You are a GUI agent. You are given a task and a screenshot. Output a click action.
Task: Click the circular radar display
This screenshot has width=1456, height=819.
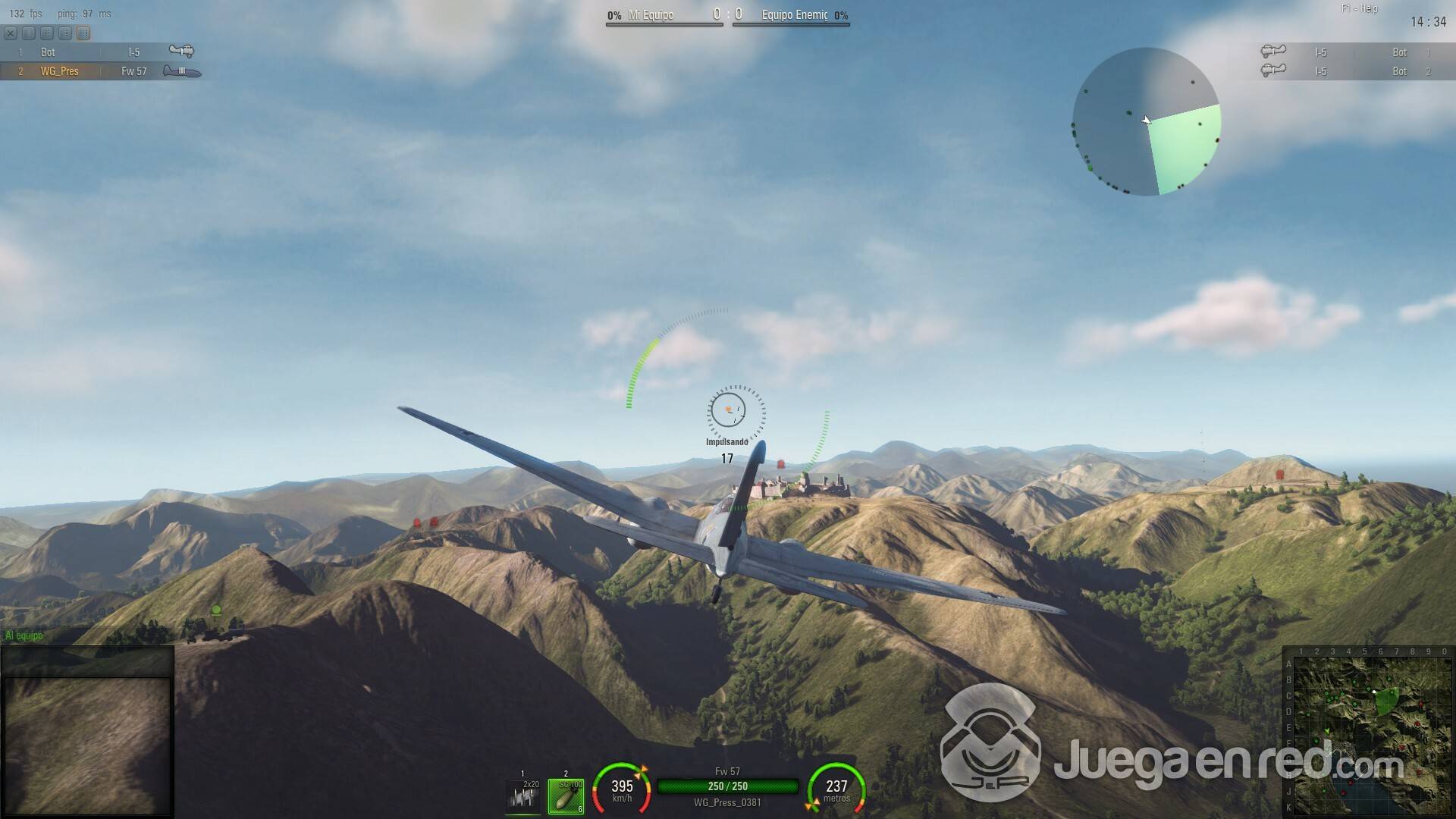(1146, 121)
